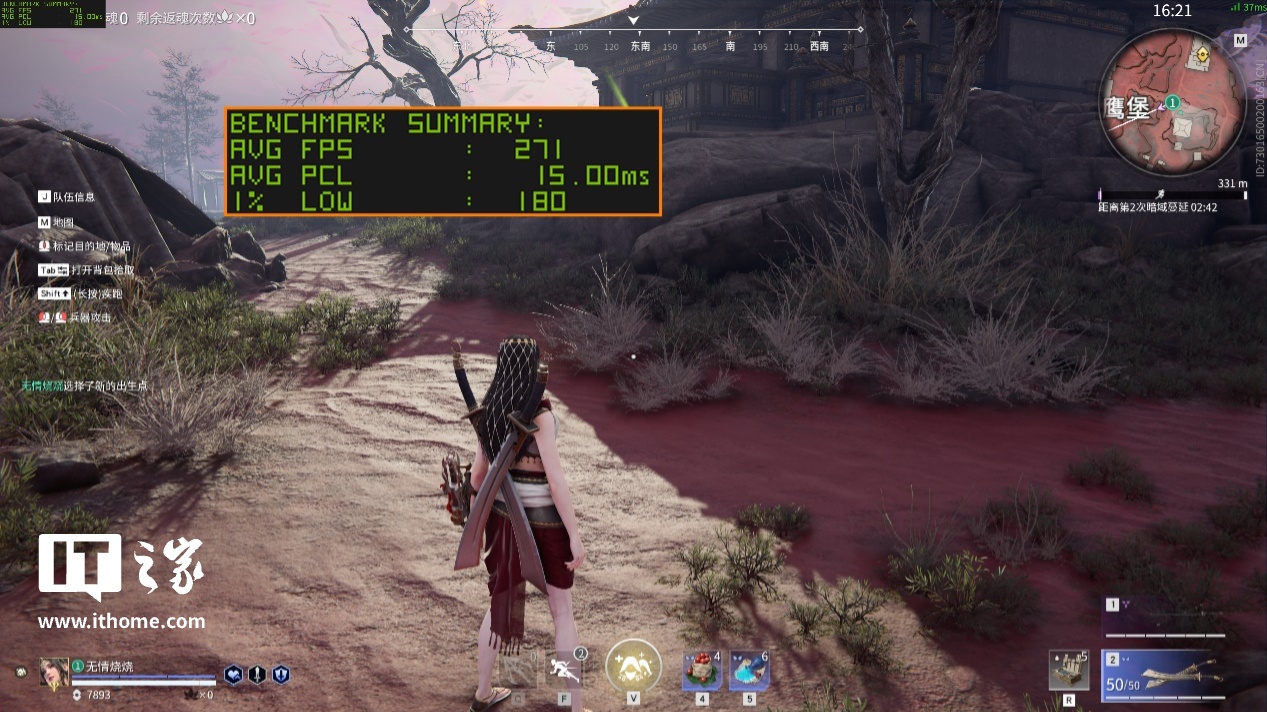Click the faded grappling hook slot
The width and height of the screenshot is (1267, 712).
coord(518,668)
